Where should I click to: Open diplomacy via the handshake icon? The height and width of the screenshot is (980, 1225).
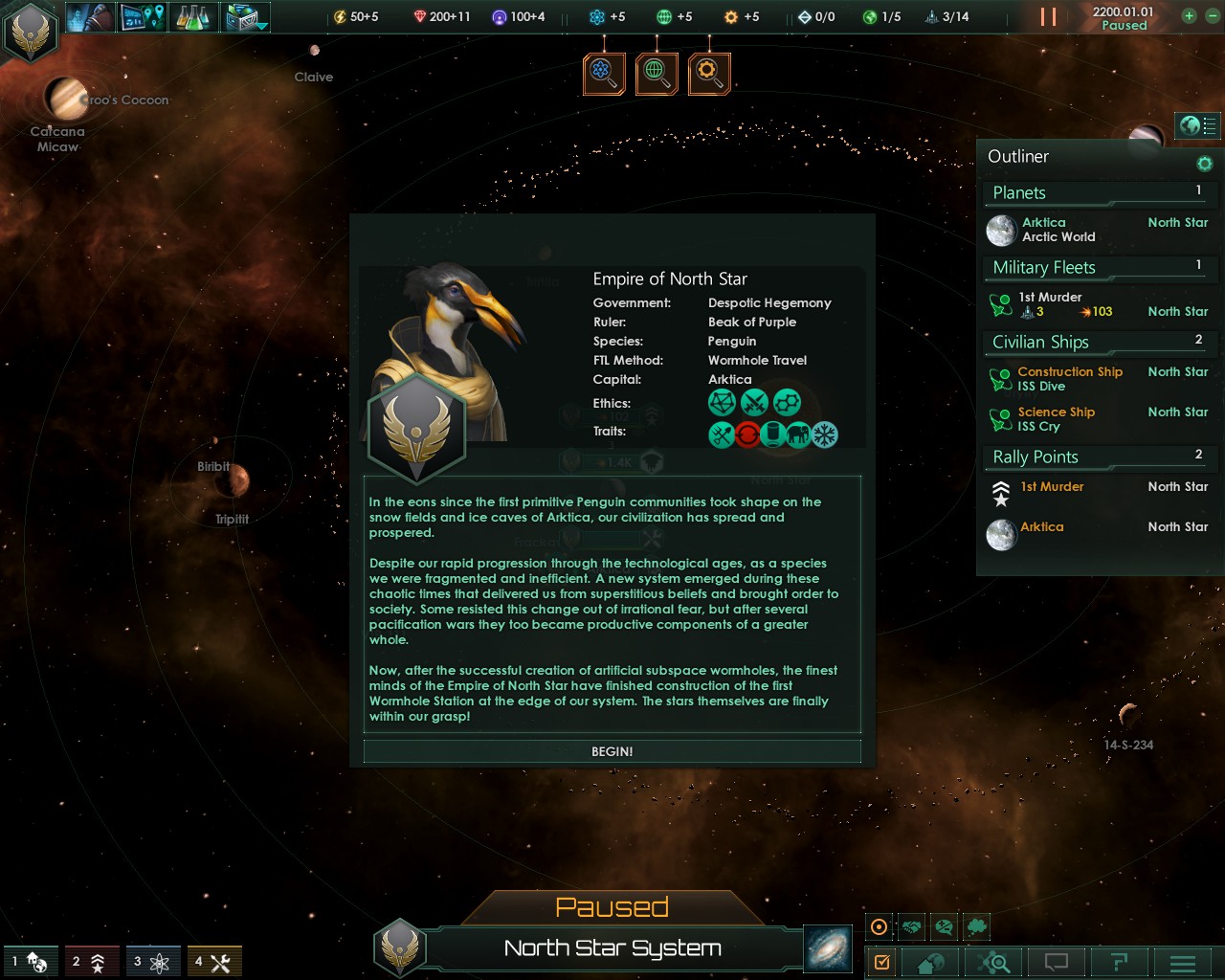coord(911,926)
